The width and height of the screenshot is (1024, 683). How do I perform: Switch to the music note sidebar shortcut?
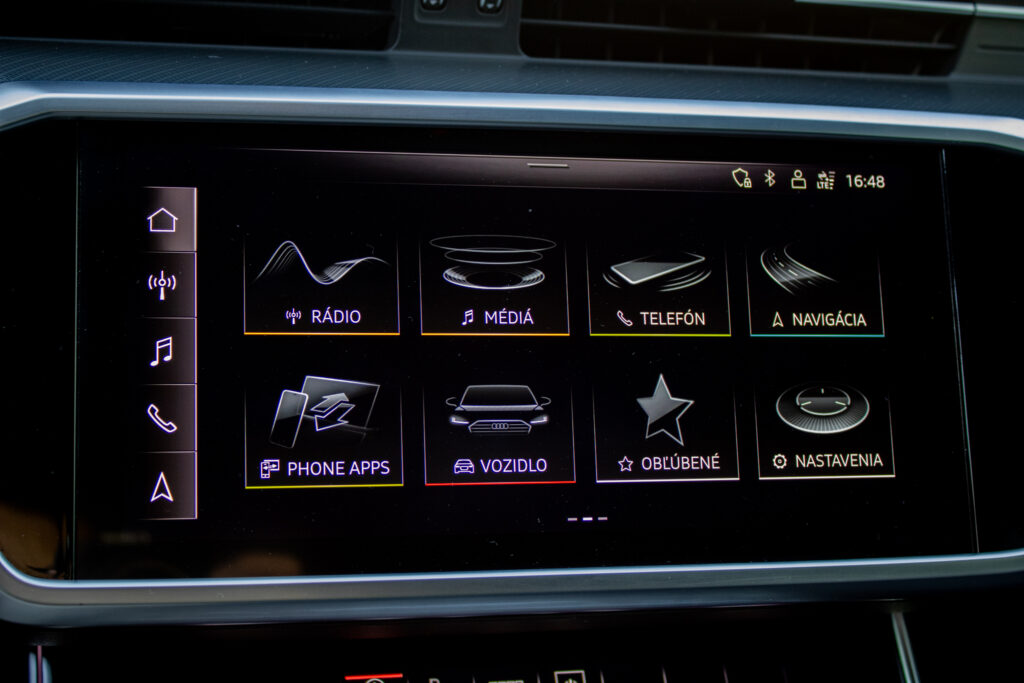(x=162, y=351)
